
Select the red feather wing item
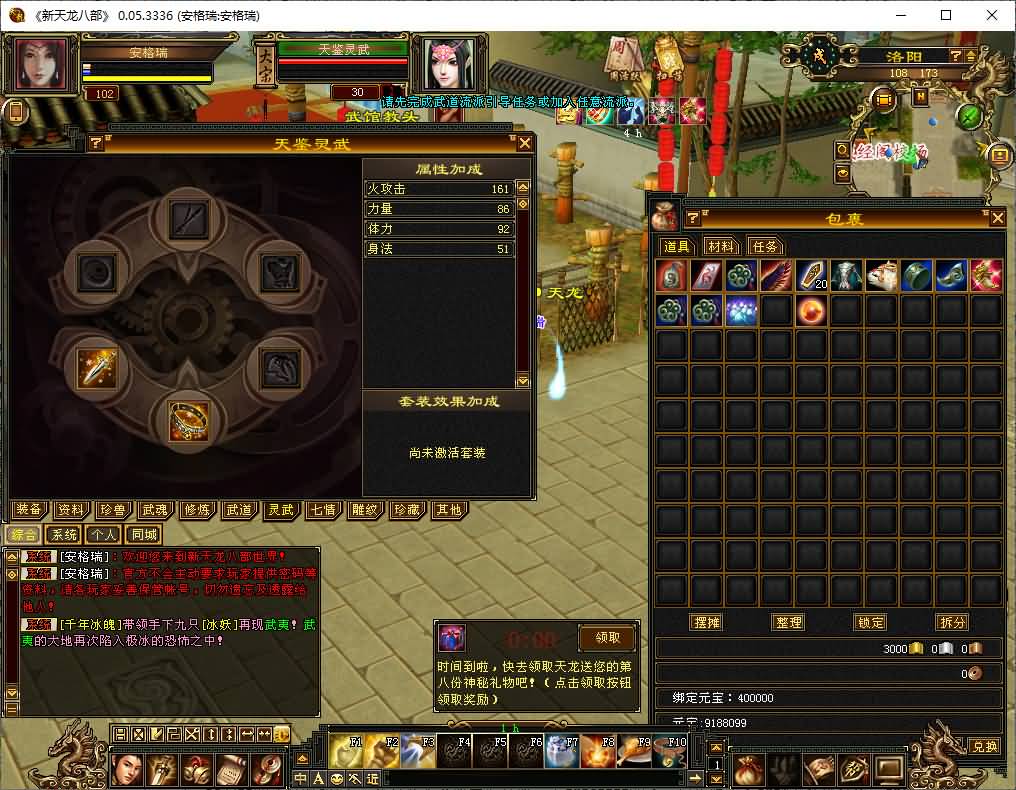pos(775,276)
